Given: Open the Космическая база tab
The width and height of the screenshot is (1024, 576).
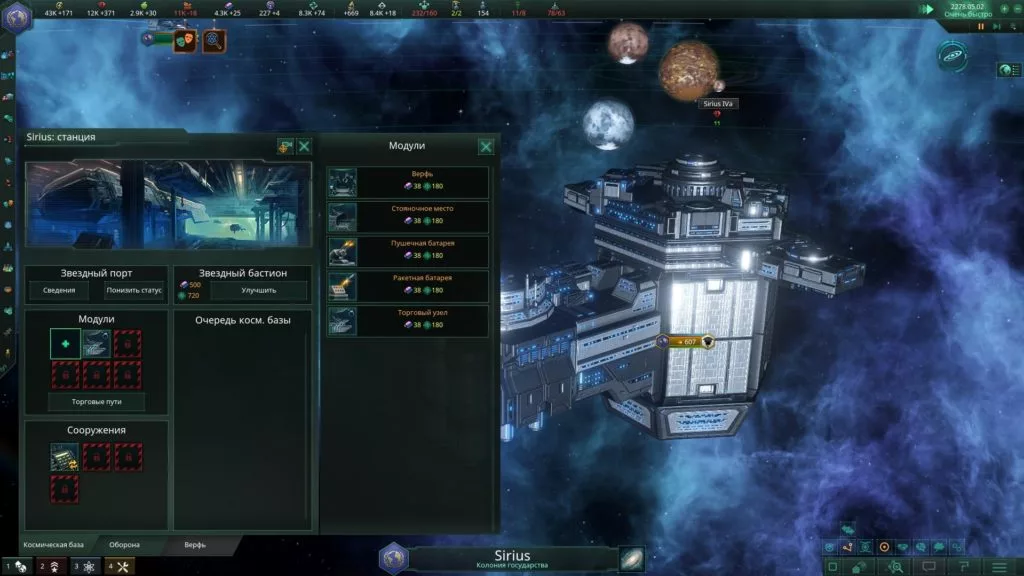Looking at the screenshot, I should pos(54,545).
